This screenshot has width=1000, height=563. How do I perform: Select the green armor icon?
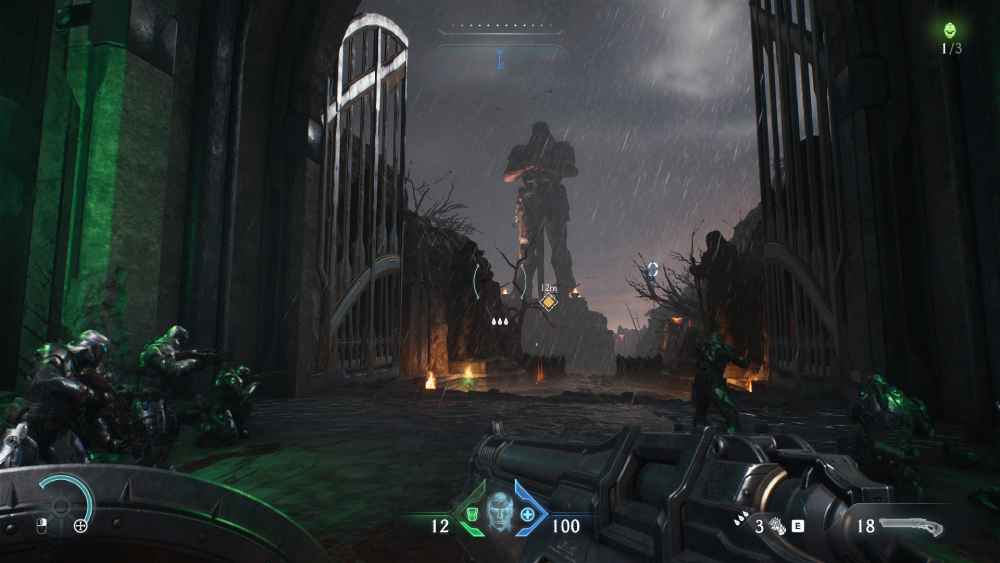tap(469, 515)
